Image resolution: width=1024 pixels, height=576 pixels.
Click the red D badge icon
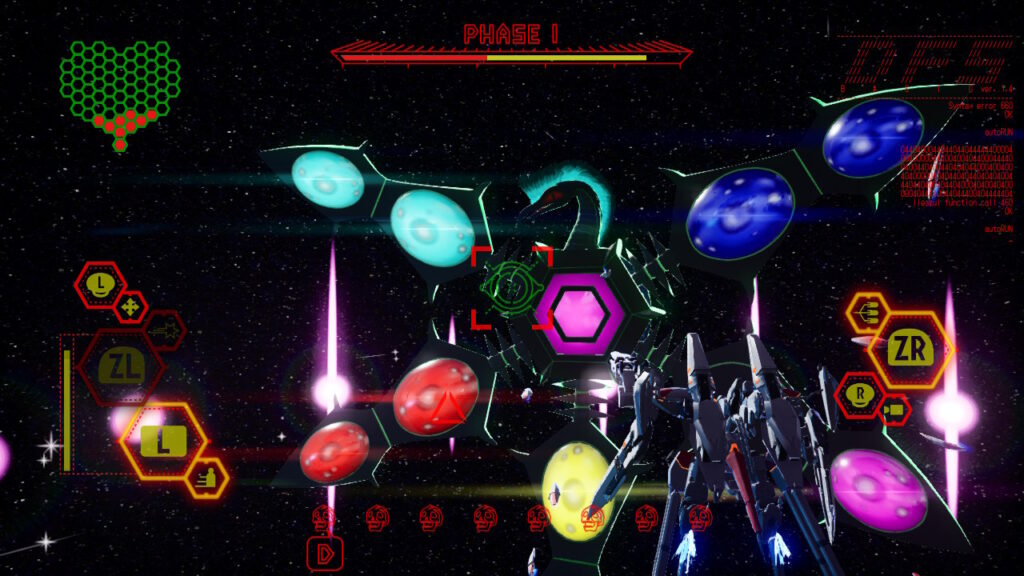tap(325, 552)
